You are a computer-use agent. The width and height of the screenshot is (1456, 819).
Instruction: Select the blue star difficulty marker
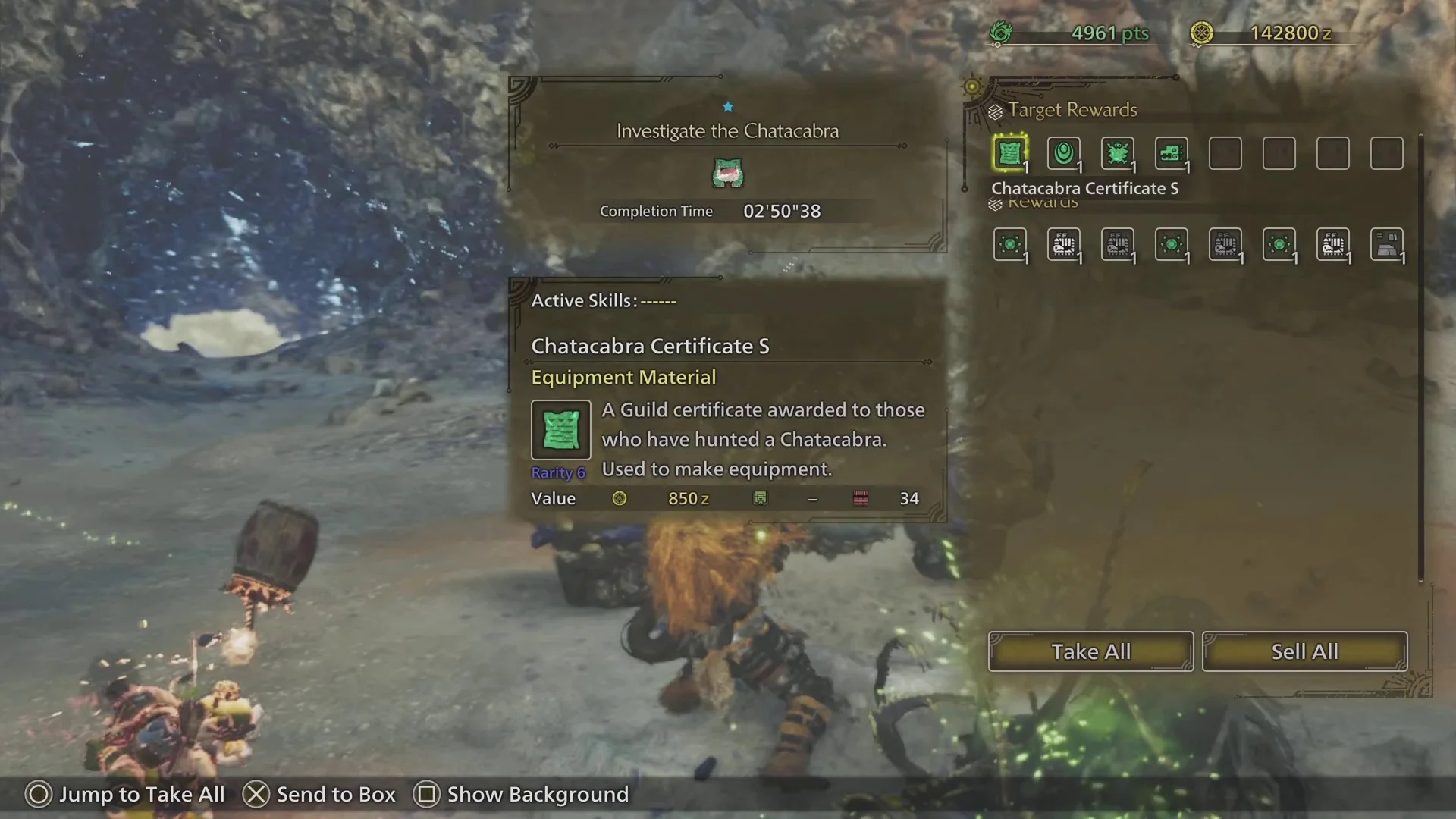tap(727, 107)
